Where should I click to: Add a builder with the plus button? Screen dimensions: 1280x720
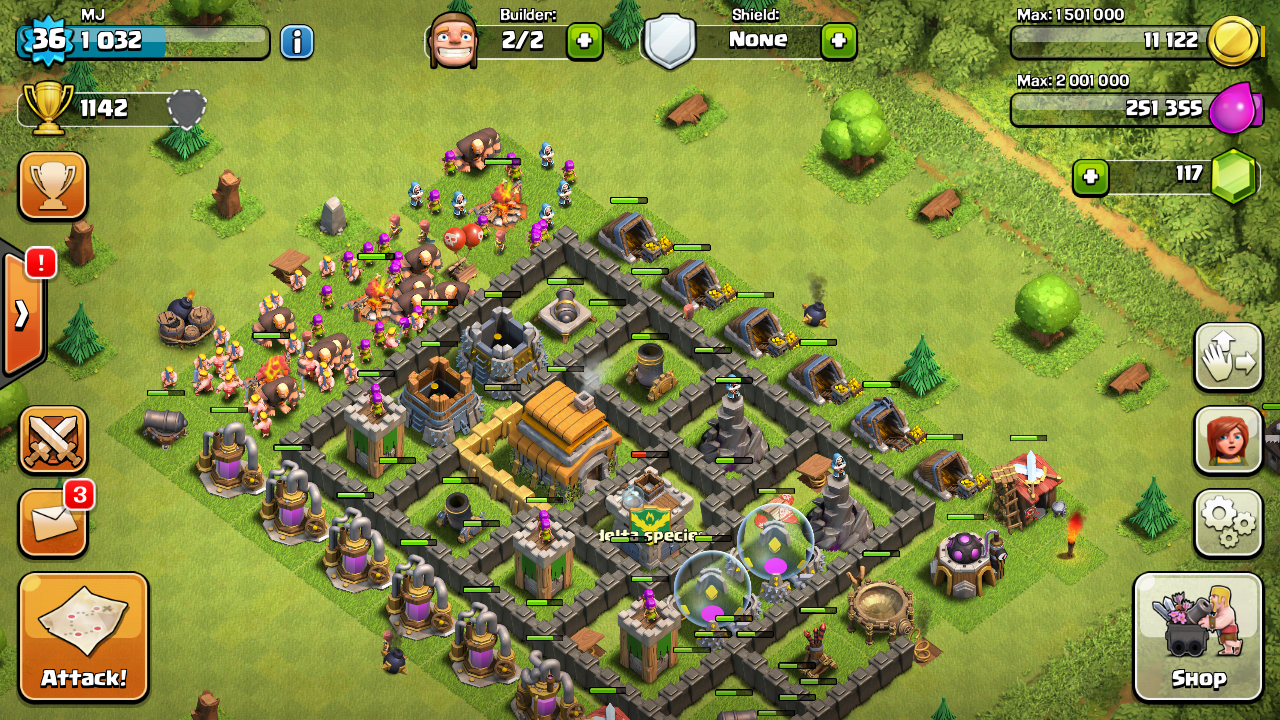[x=584, y=41]
